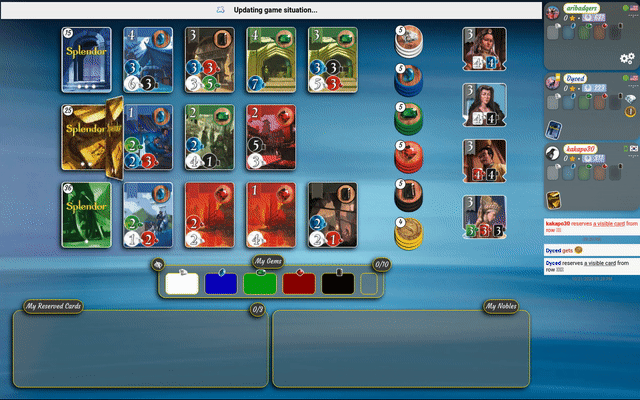Open player kakapo30's profile name
Screen dimensions: 640x400
(x=589, y=149)
